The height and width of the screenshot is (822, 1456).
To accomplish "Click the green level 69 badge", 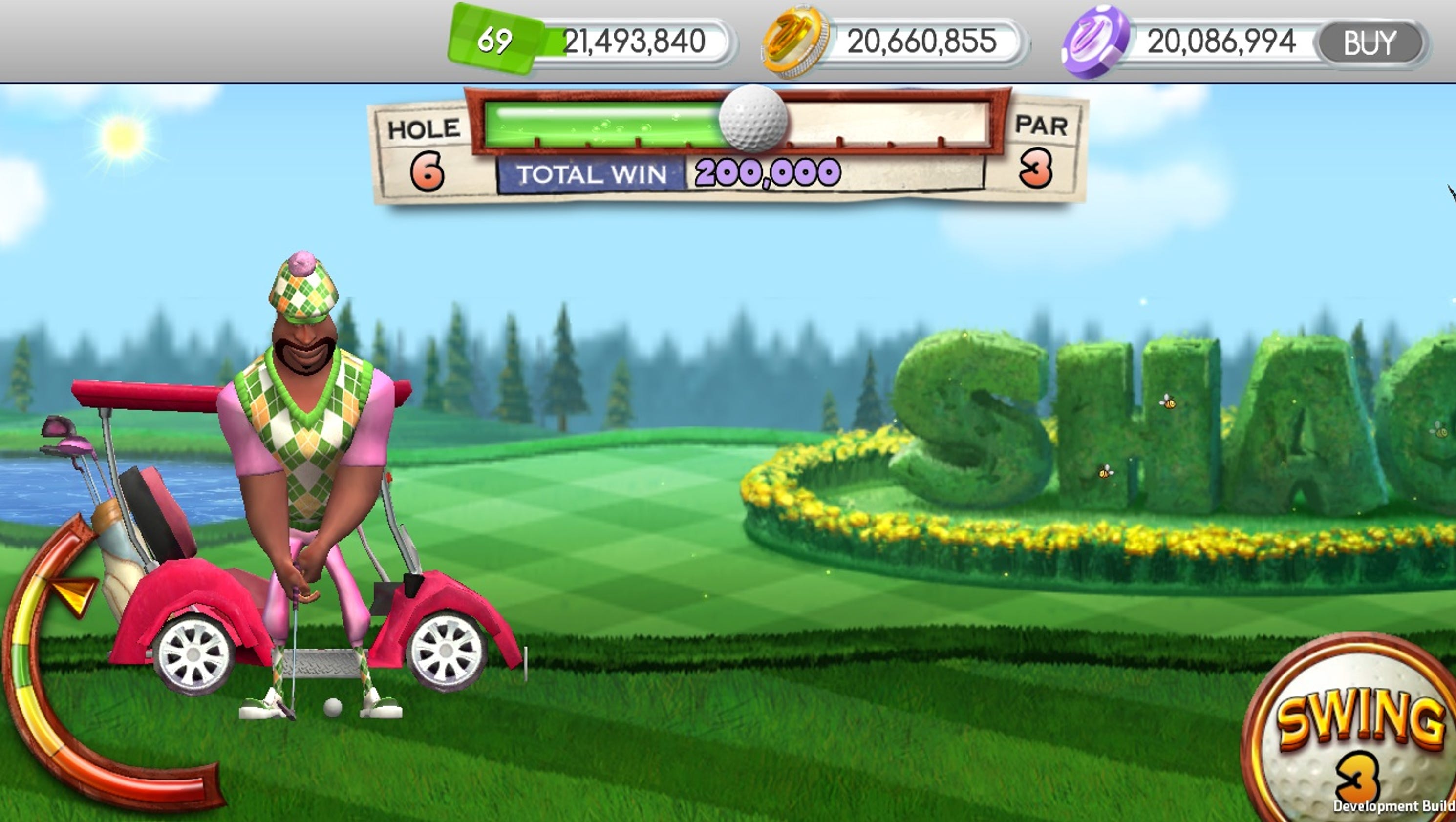I will (493, 40).
